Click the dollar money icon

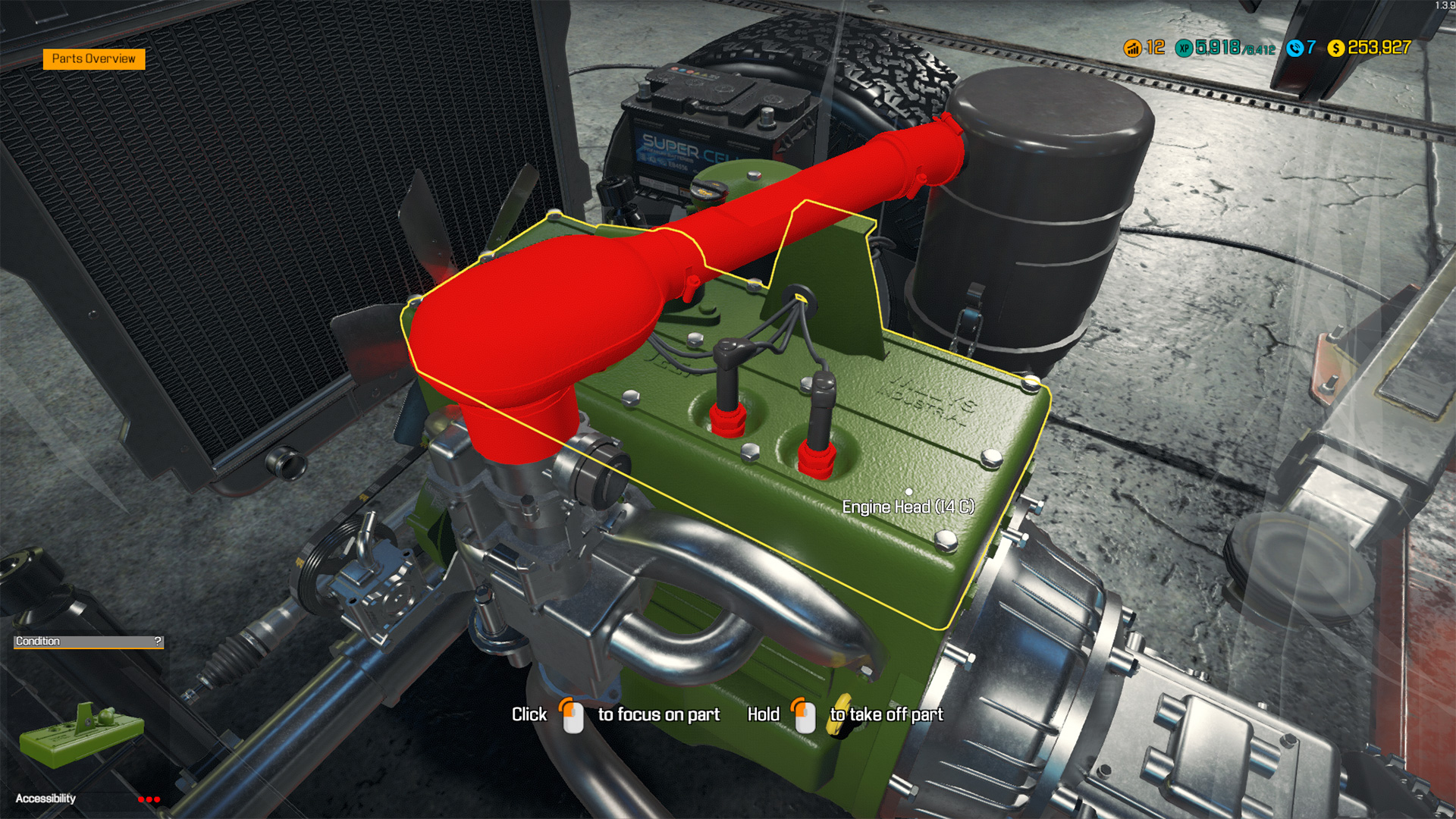point(1337,47)
